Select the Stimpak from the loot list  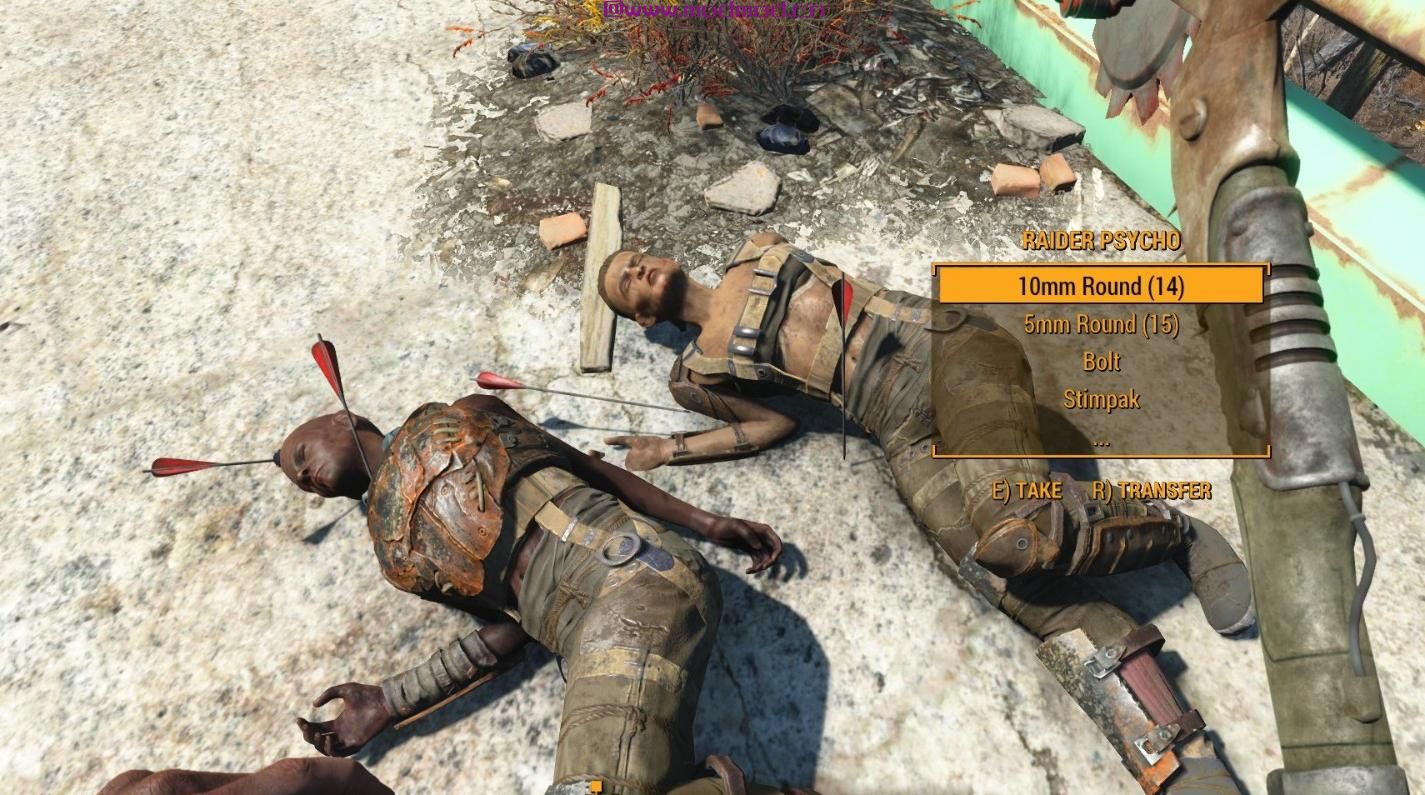1100,400
